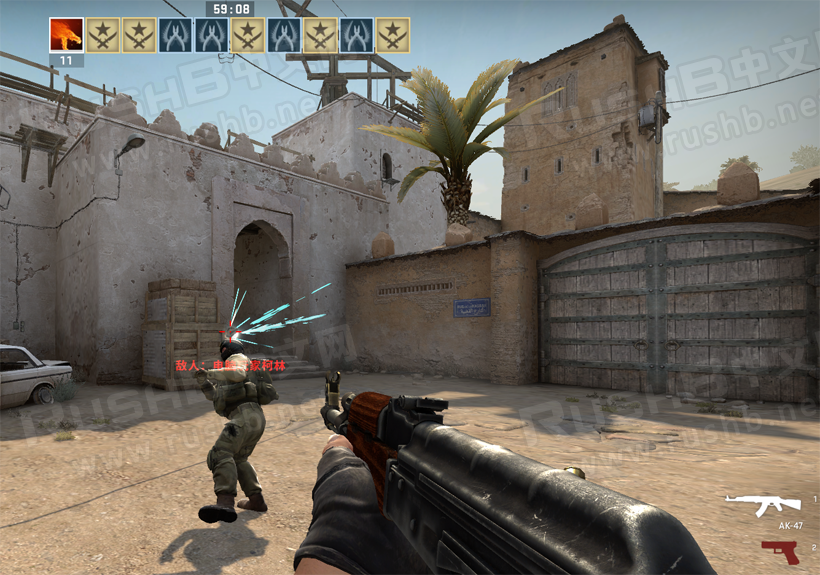
Task: Switch to the AK-47 weapon icon
Action: coord(763,505)
